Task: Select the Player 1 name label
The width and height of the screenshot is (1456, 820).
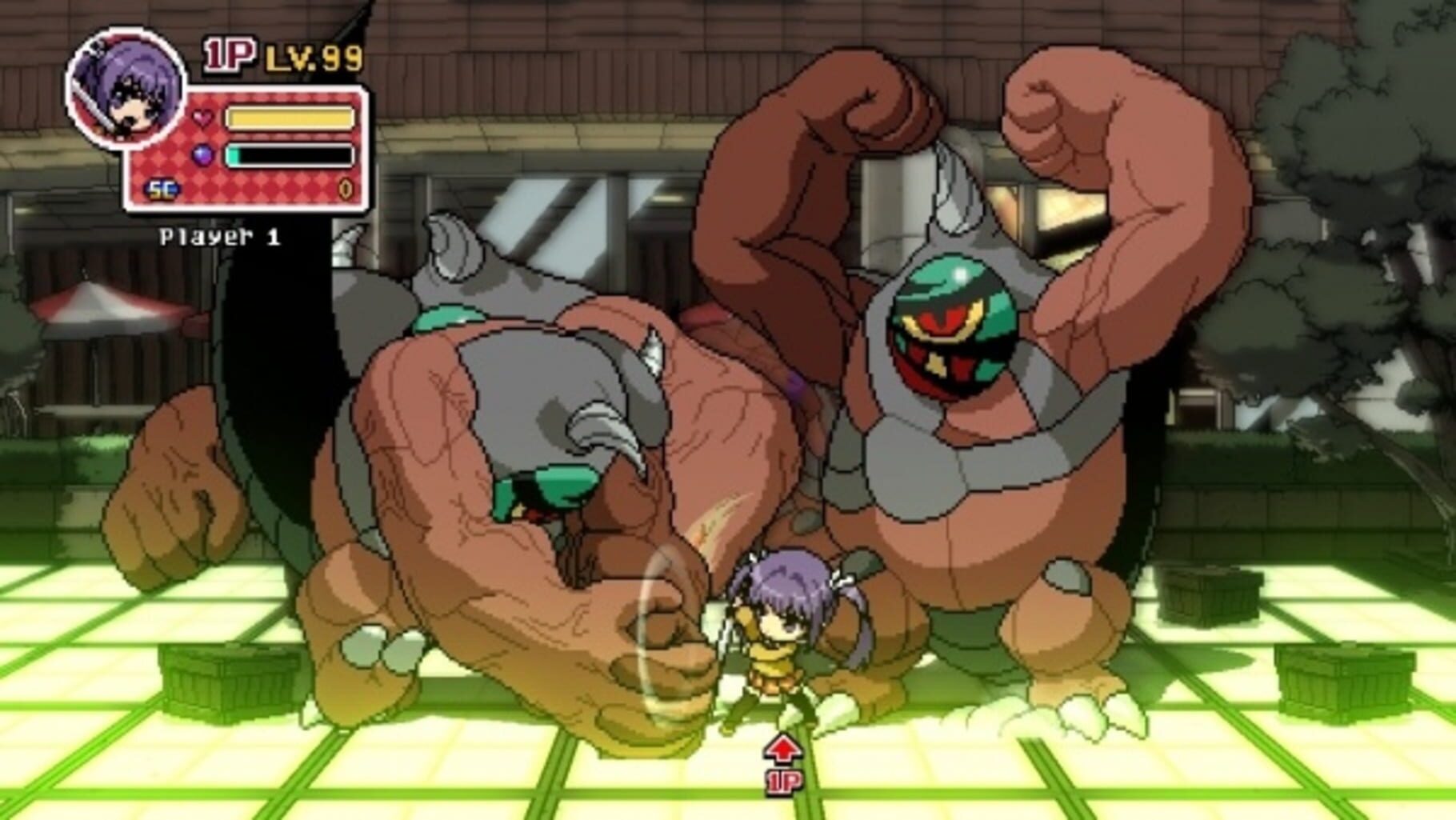Action: [x=221, y=235]
